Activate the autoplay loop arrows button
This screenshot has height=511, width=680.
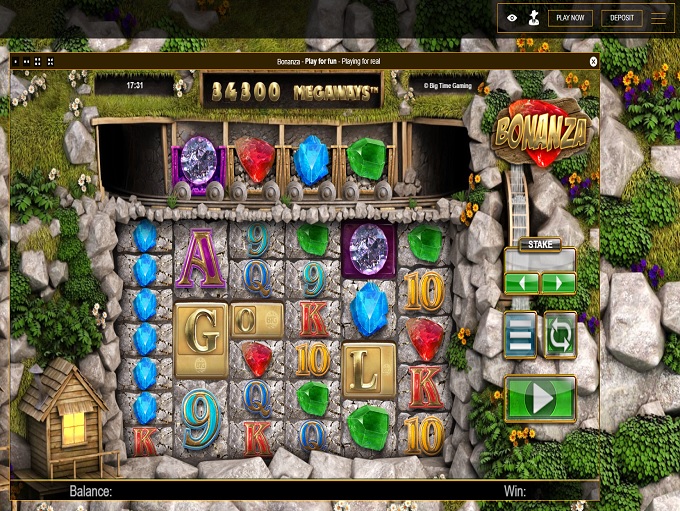coord(559,335)
